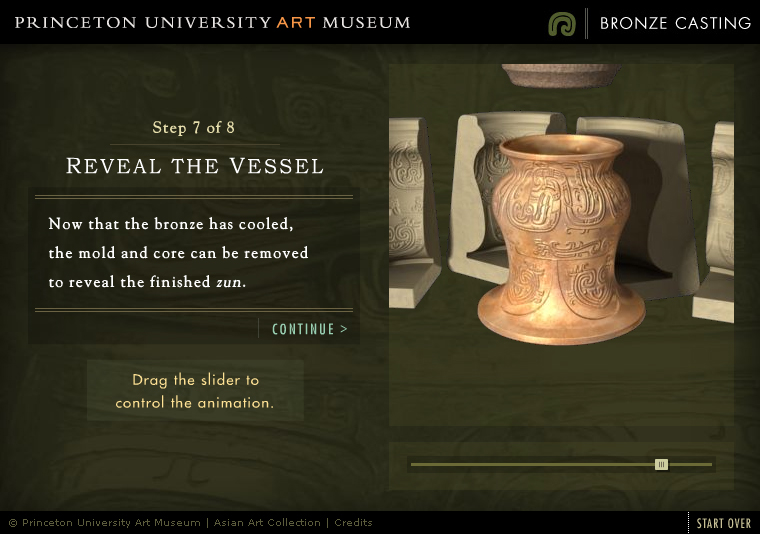
Task: Show the Credits page
Action: [353, 523]
